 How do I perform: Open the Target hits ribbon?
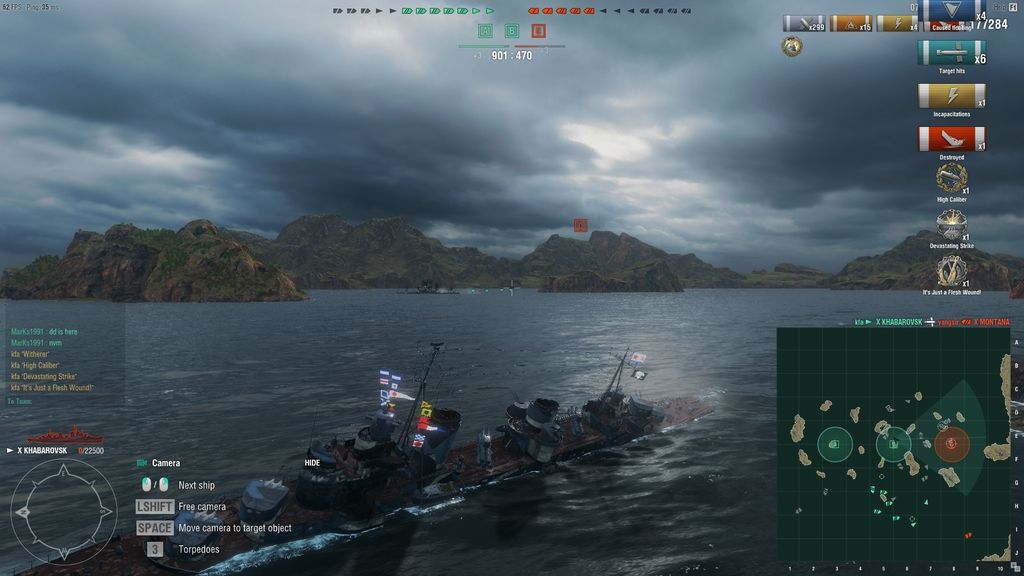tap(951, 53)
